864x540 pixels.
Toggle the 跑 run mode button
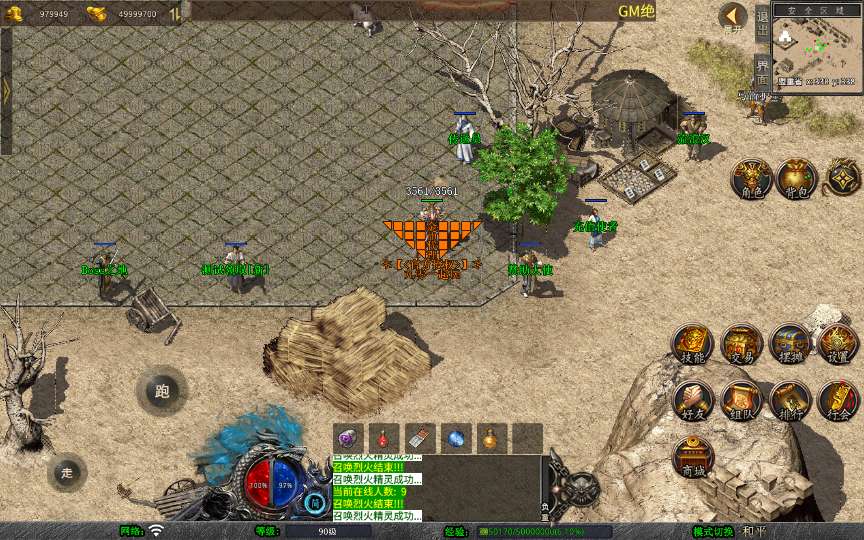pyautogui.click(x=162, y=392)
